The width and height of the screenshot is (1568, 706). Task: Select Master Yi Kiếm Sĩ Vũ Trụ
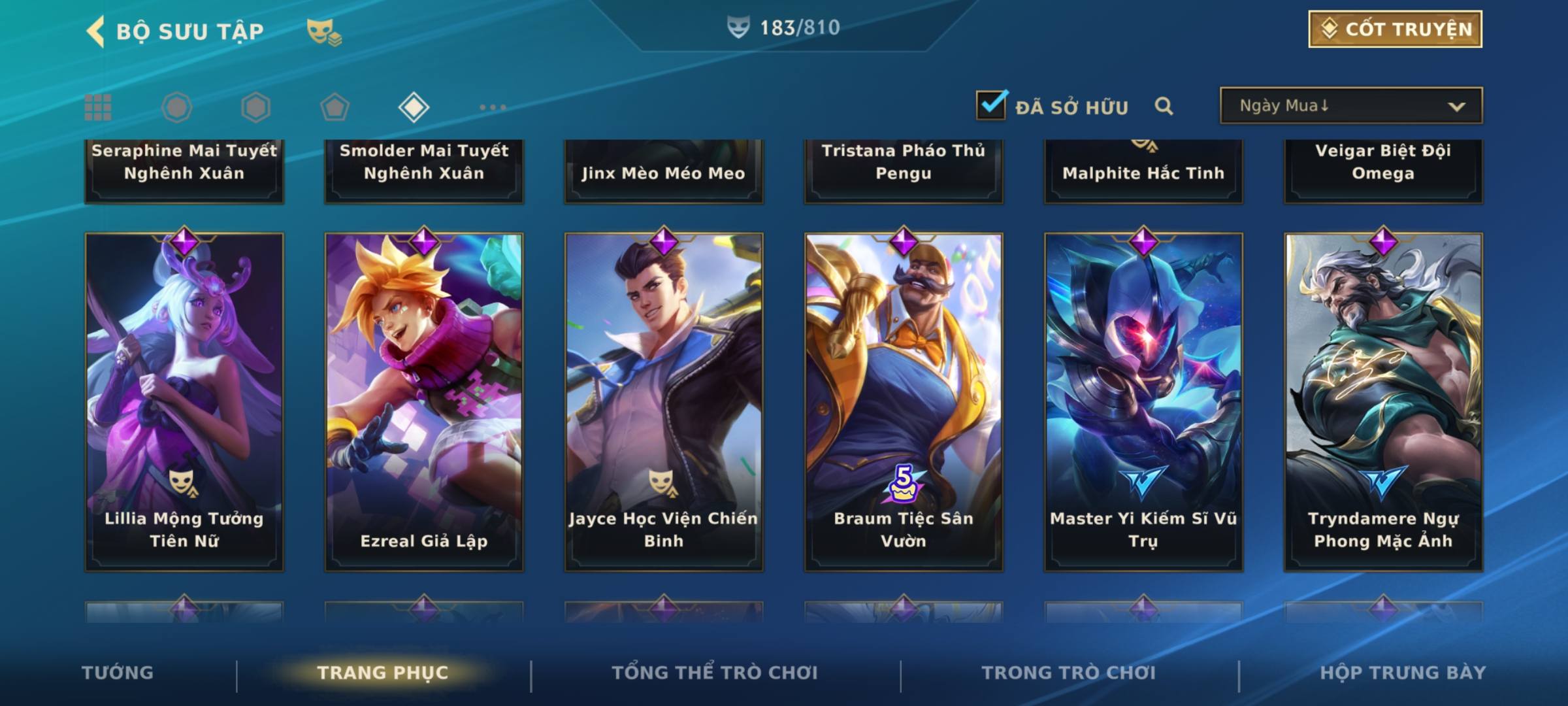[x=1143, y=402]
